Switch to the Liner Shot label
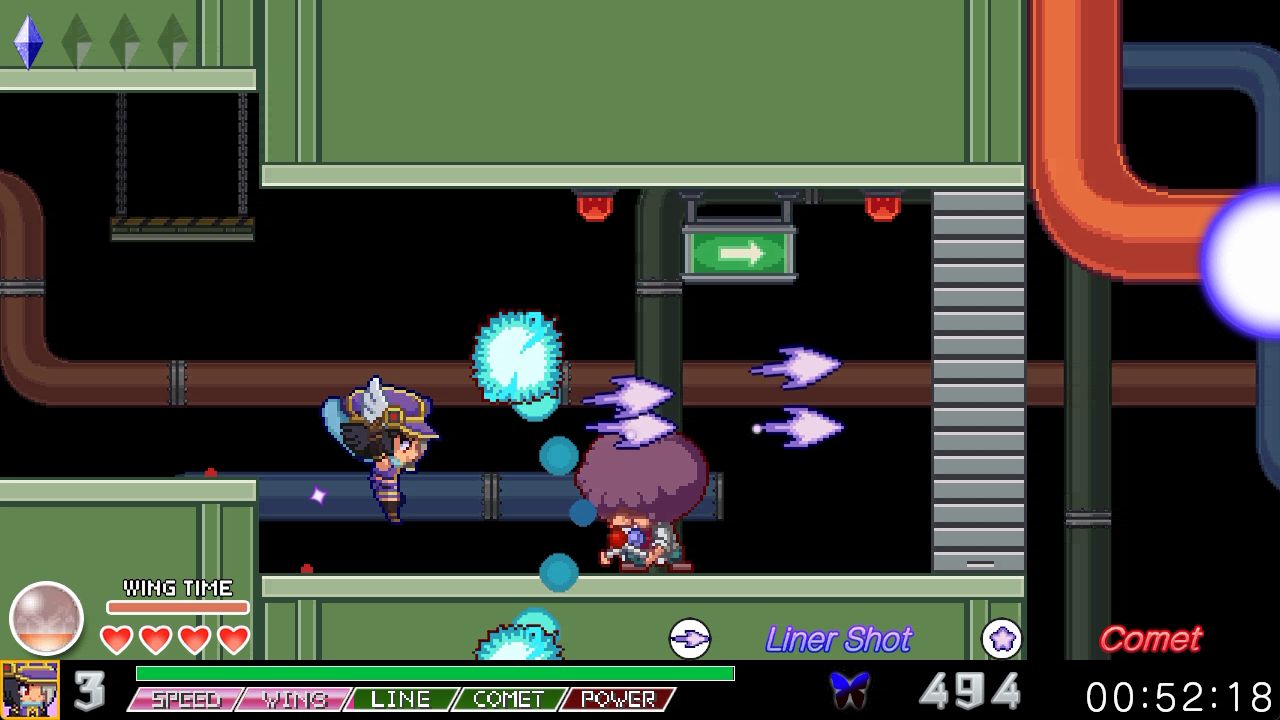 (840, 638)
